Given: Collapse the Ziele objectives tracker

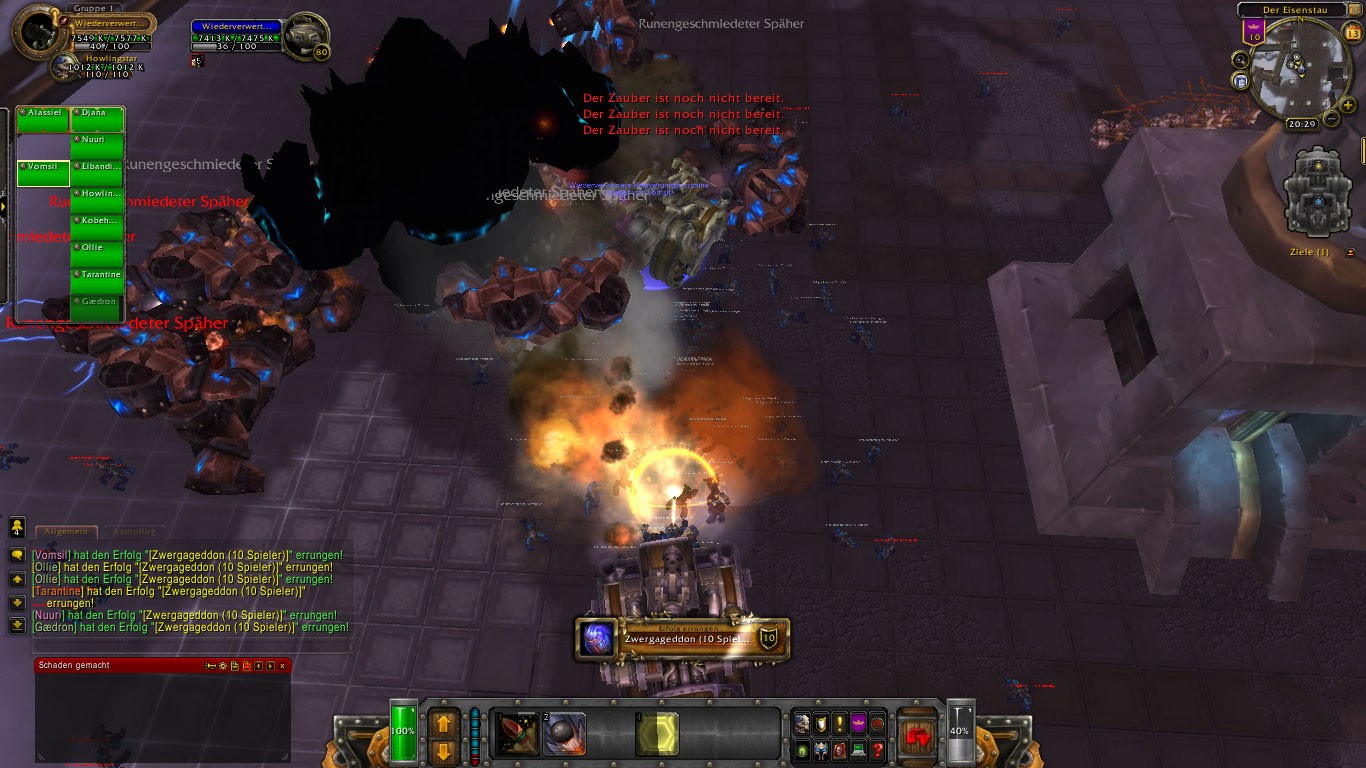Looking at the screenshot, I should (x=1352, y=252).
